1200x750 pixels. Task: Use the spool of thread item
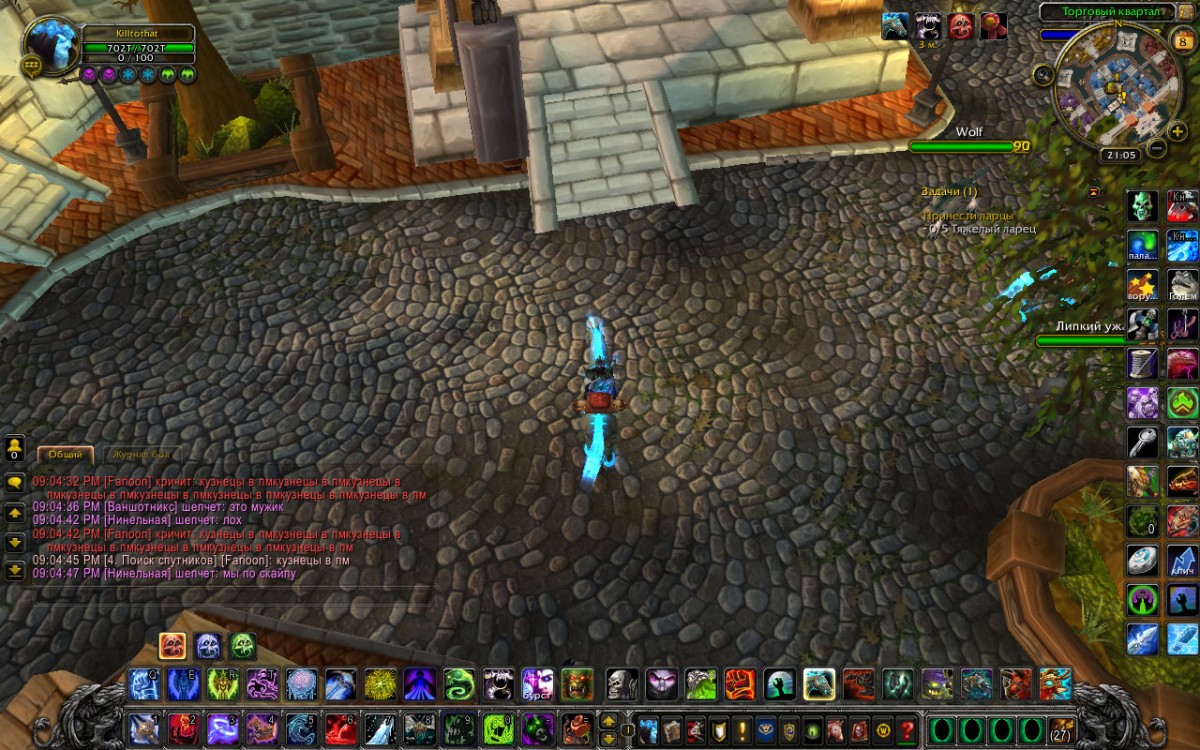click(x=1142, y=363)
